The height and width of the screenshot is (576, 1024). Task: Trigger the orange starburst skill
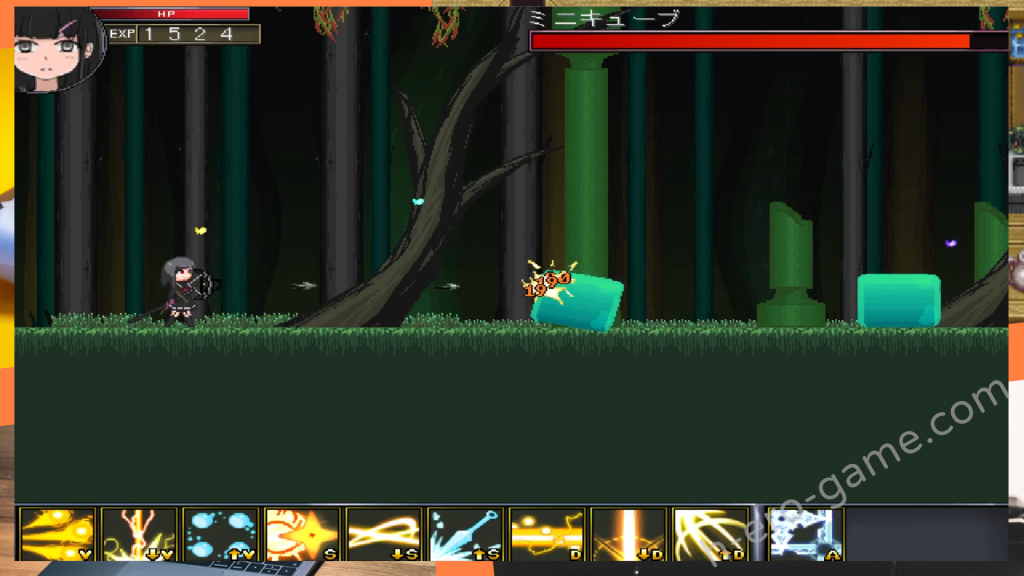point(302,534)
